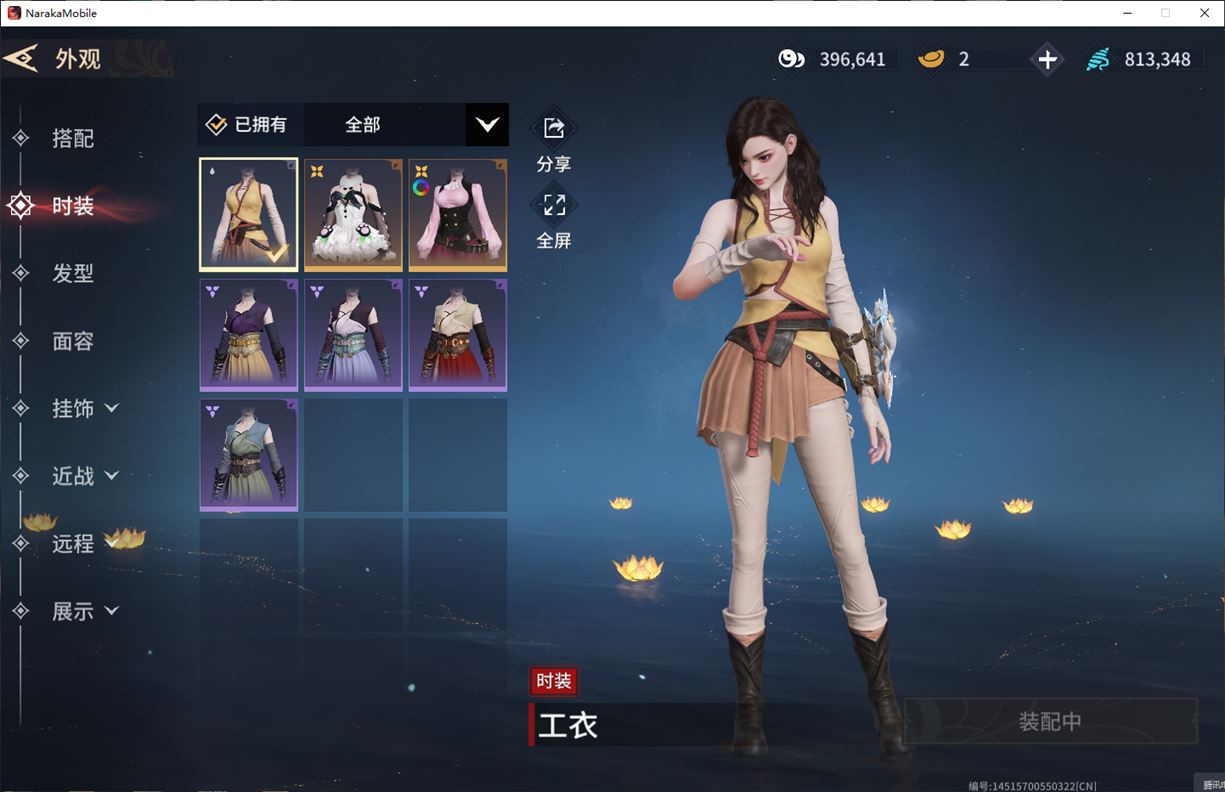The height and width of the screenshot is (792, 1225).
Task: Select the green-grey robe outfit
Action: 249,454
